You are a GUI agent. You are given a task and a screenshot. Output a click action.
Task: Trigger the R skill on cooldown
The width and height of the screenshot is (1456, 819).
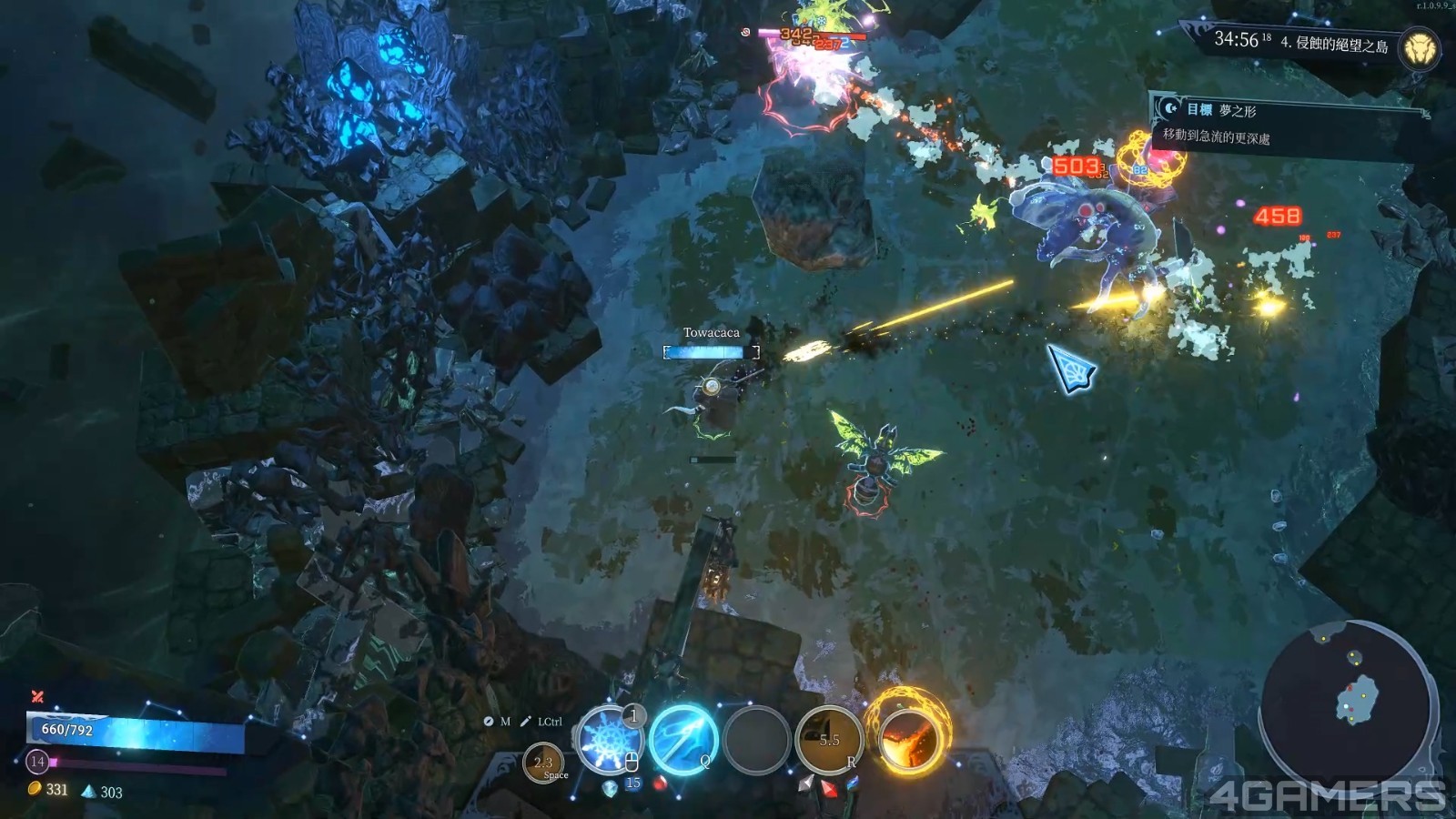pyautogui.click(x=829, y=739)
